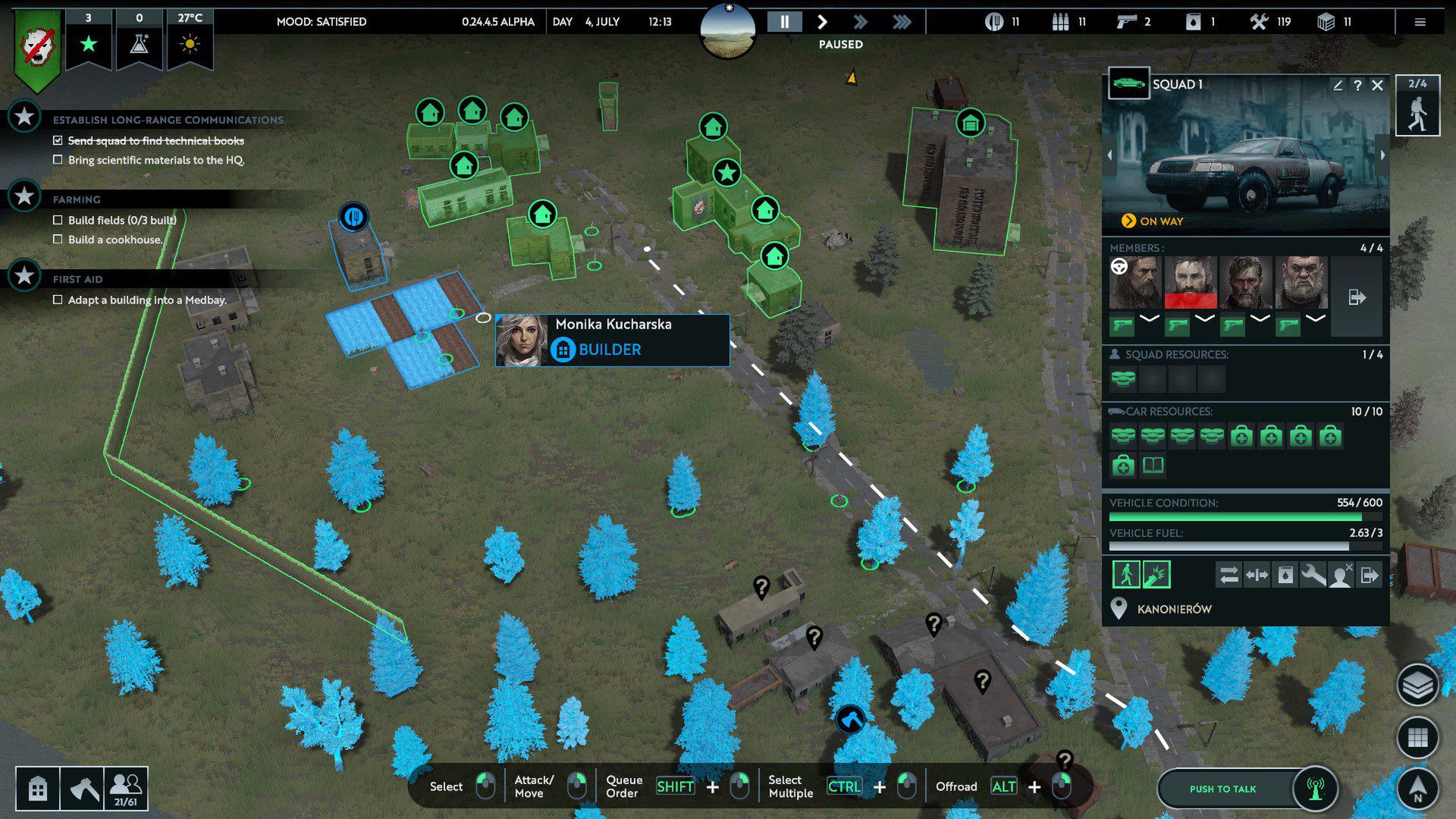1456x819 pixels.
Task: Check the 'Build a cookhouse' objective
Action: coord(58,239)
